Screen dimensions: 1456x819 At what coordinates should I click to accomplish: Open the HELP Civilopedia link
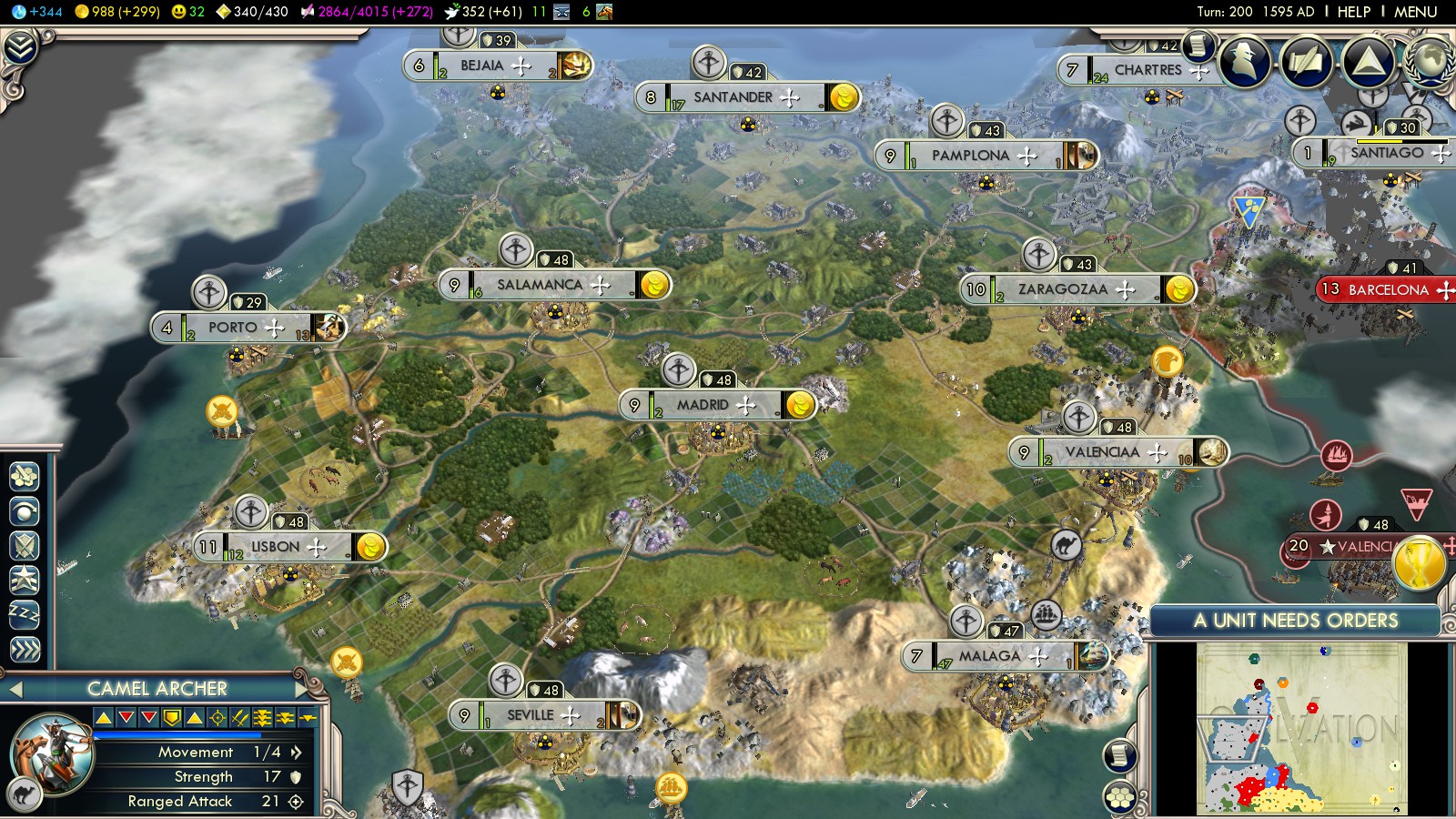pos(1353,12)
